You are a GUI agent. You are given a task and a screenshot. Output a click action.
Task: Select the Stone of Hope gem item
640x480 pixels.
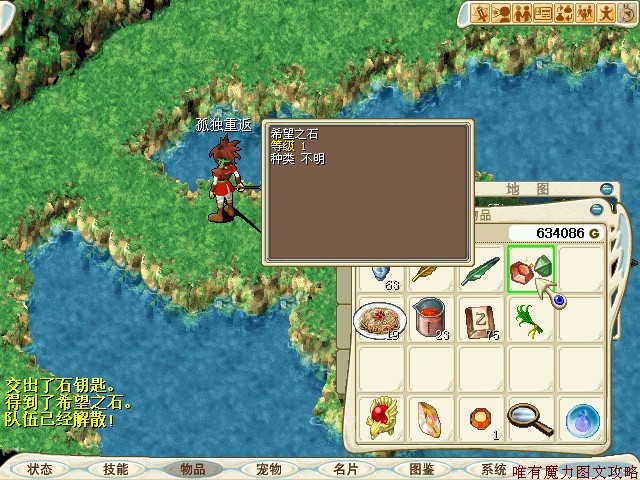530,269
